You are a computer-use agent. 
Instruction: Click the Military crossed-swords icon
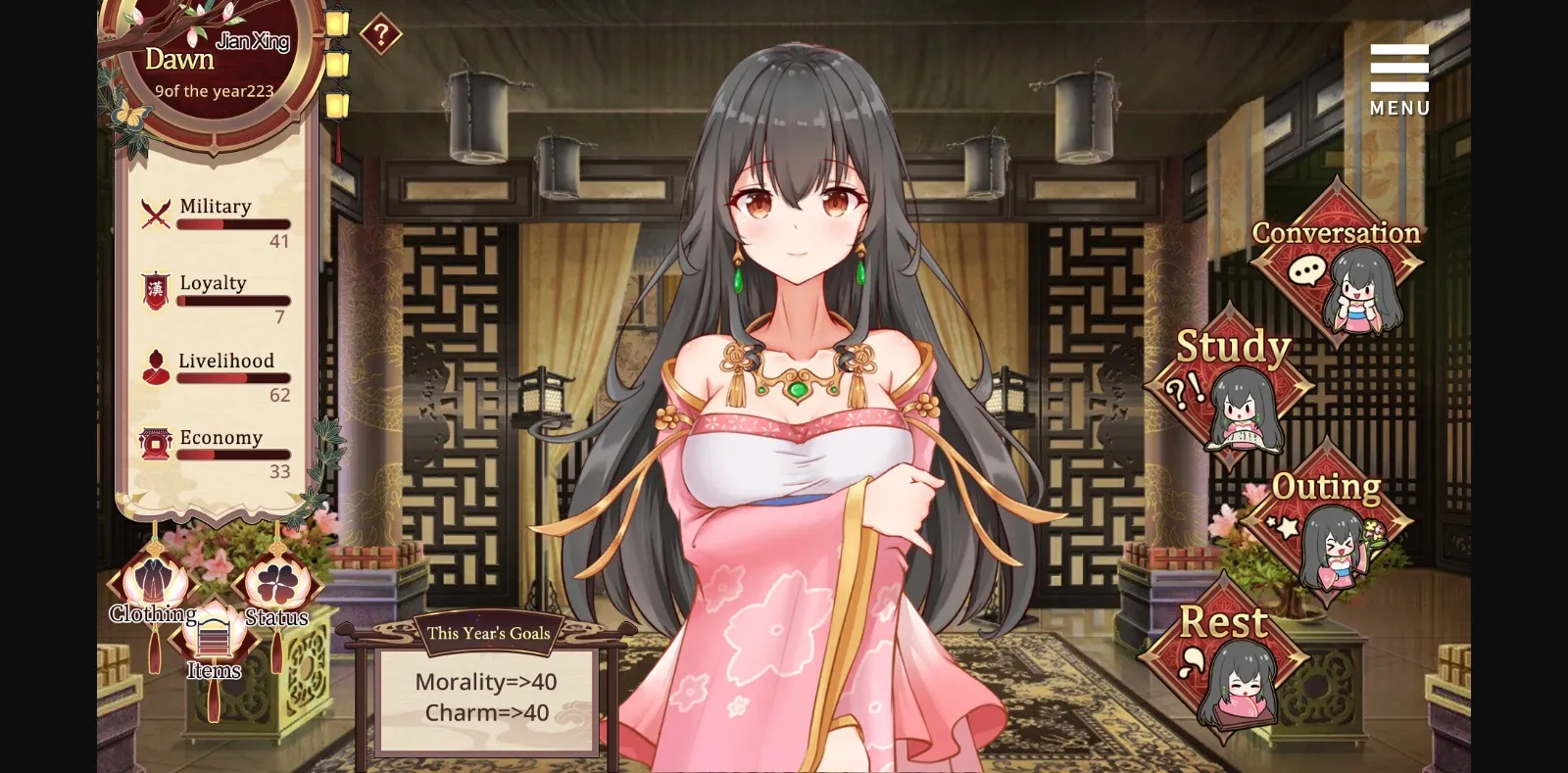pyautogui.click(x=155, y=210)
